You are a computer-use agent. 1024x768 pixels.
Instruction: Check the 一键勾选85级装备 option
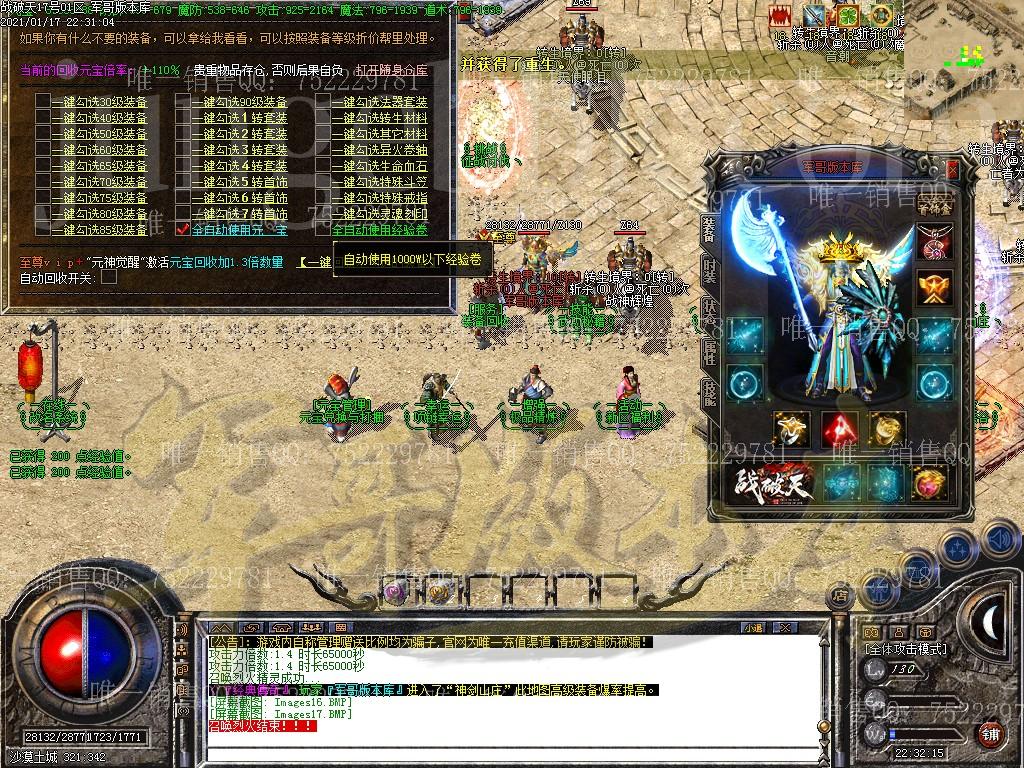[42, 230]
